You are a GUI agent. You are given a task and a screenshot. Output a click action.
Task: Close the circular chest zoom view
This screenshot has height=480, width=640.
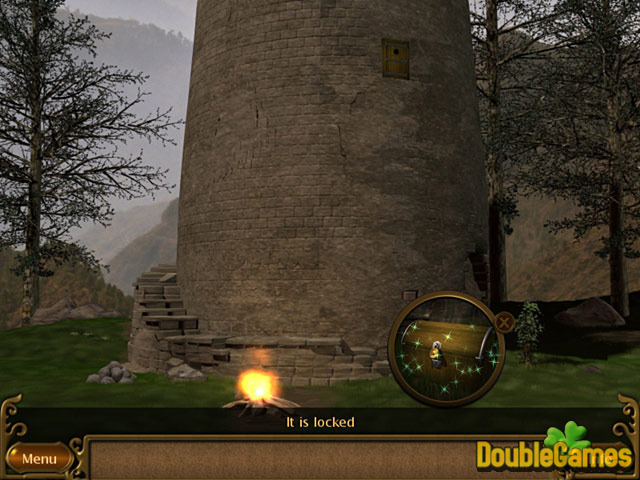(x=505, y=322)
